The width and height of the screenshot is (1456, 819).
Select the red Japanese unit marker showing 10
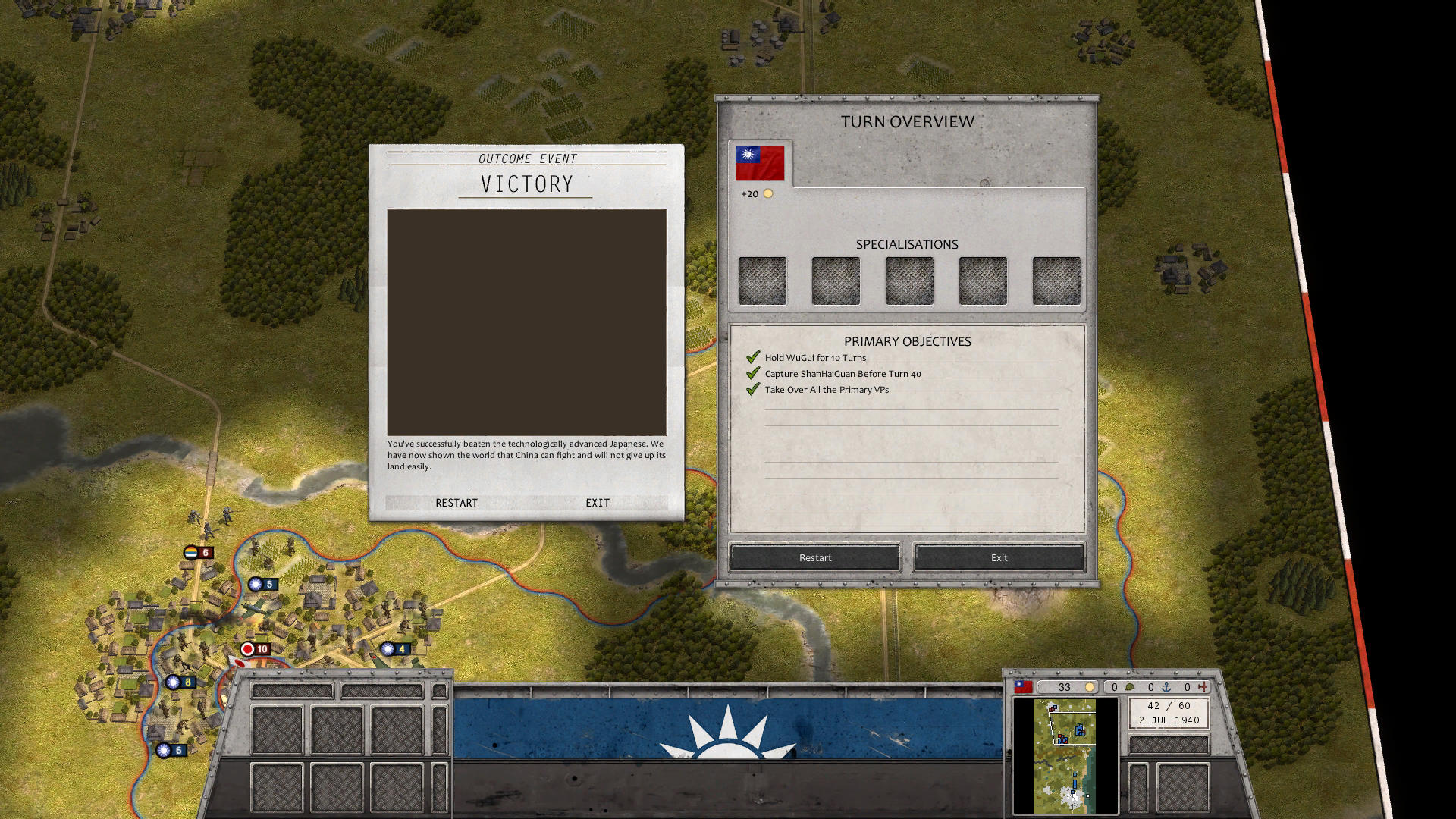256,648
